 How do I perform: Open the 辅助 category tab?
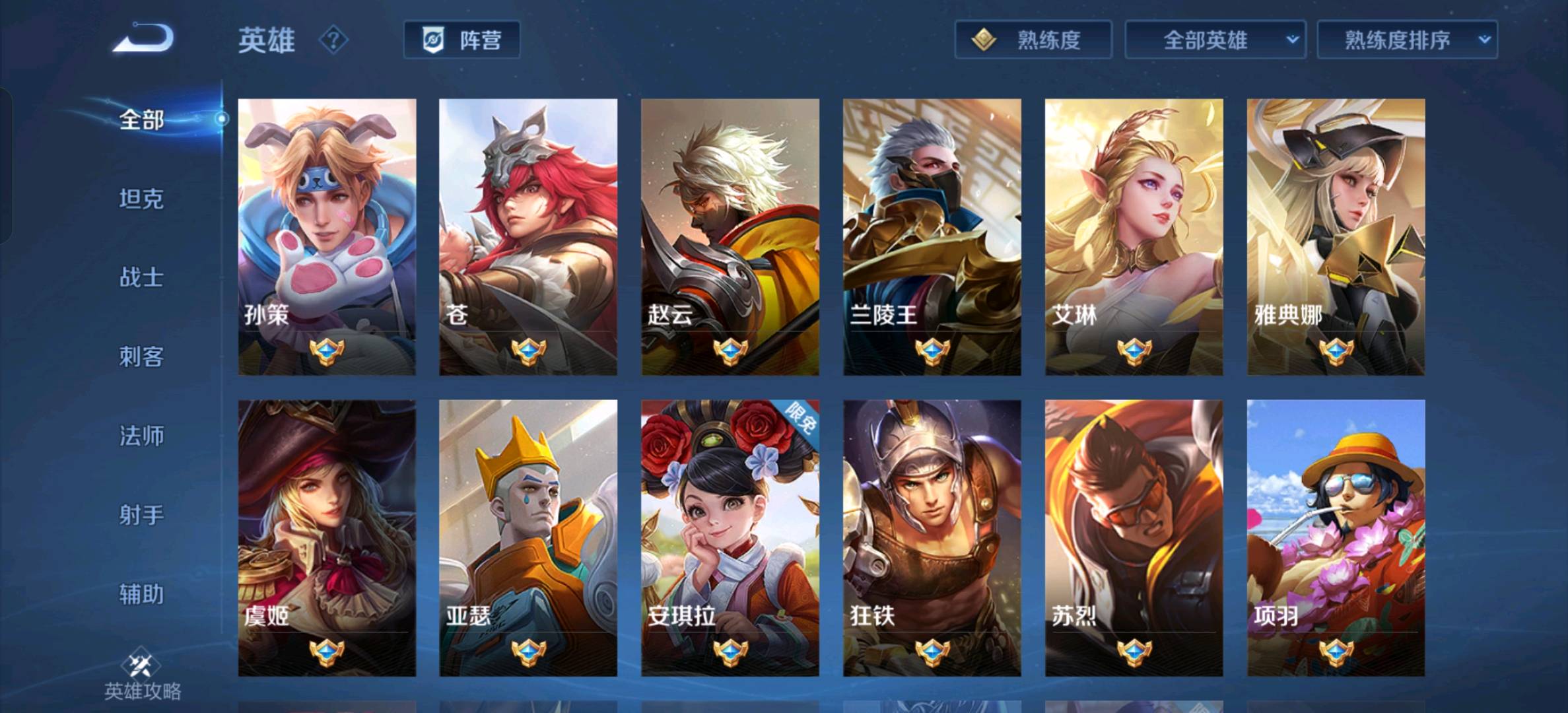(141, 594)
